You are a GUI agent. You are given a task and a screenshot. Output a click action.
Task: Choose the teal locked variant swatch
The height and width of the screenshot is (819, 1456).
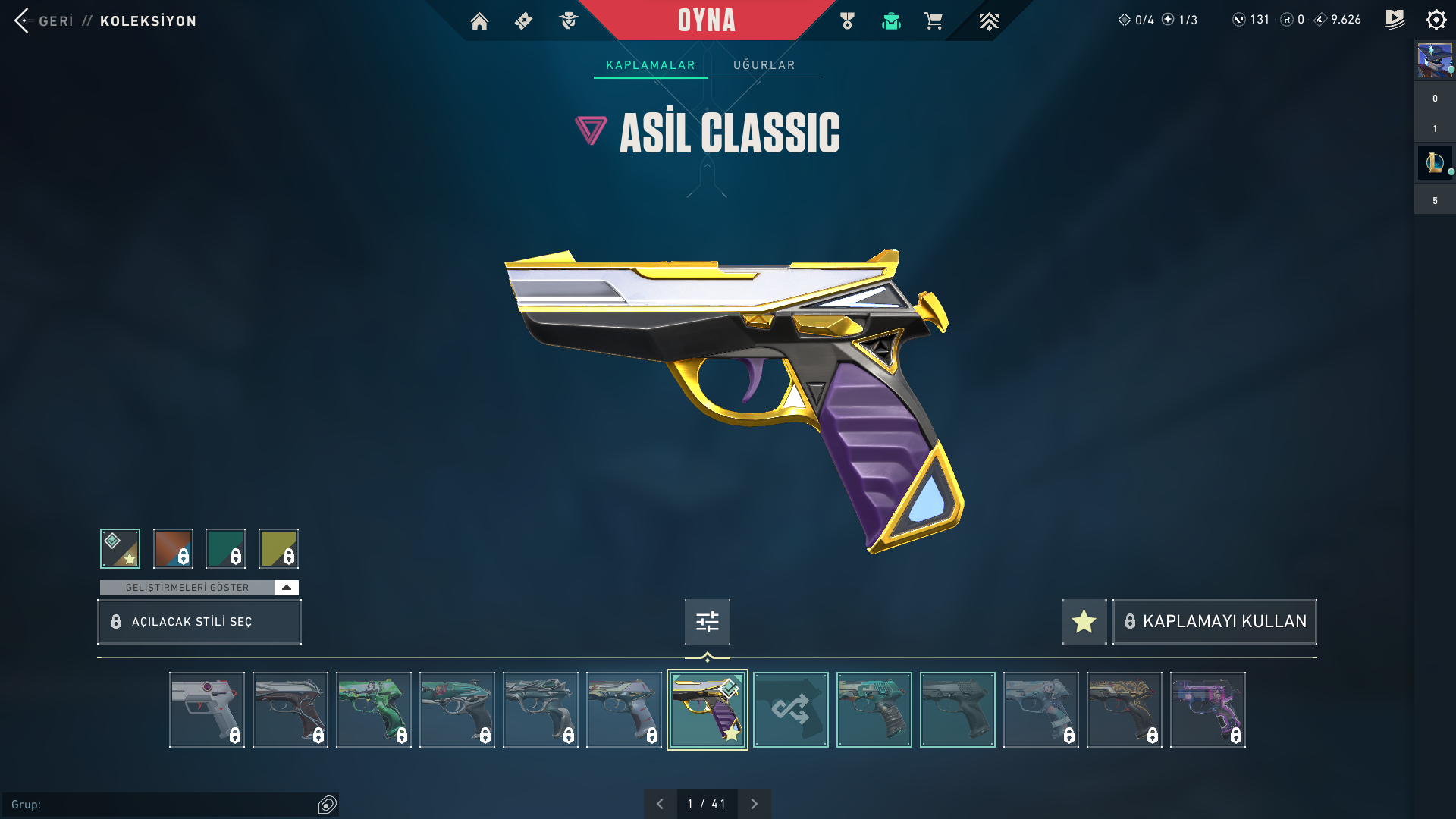[225, 548]
